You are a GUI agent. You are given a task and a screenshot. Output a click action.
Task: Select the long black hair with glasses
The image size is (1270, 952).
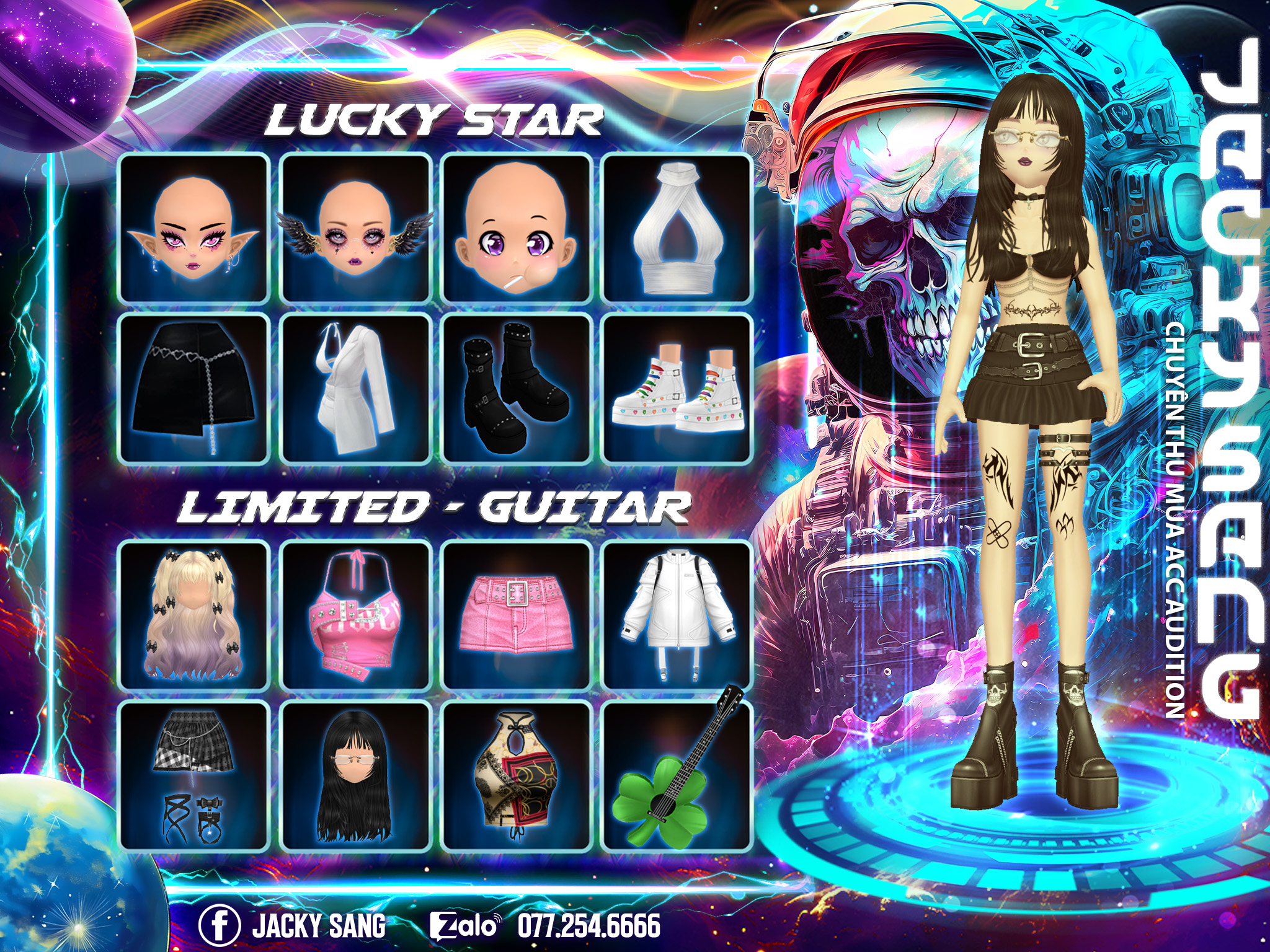tap(355, 775)
